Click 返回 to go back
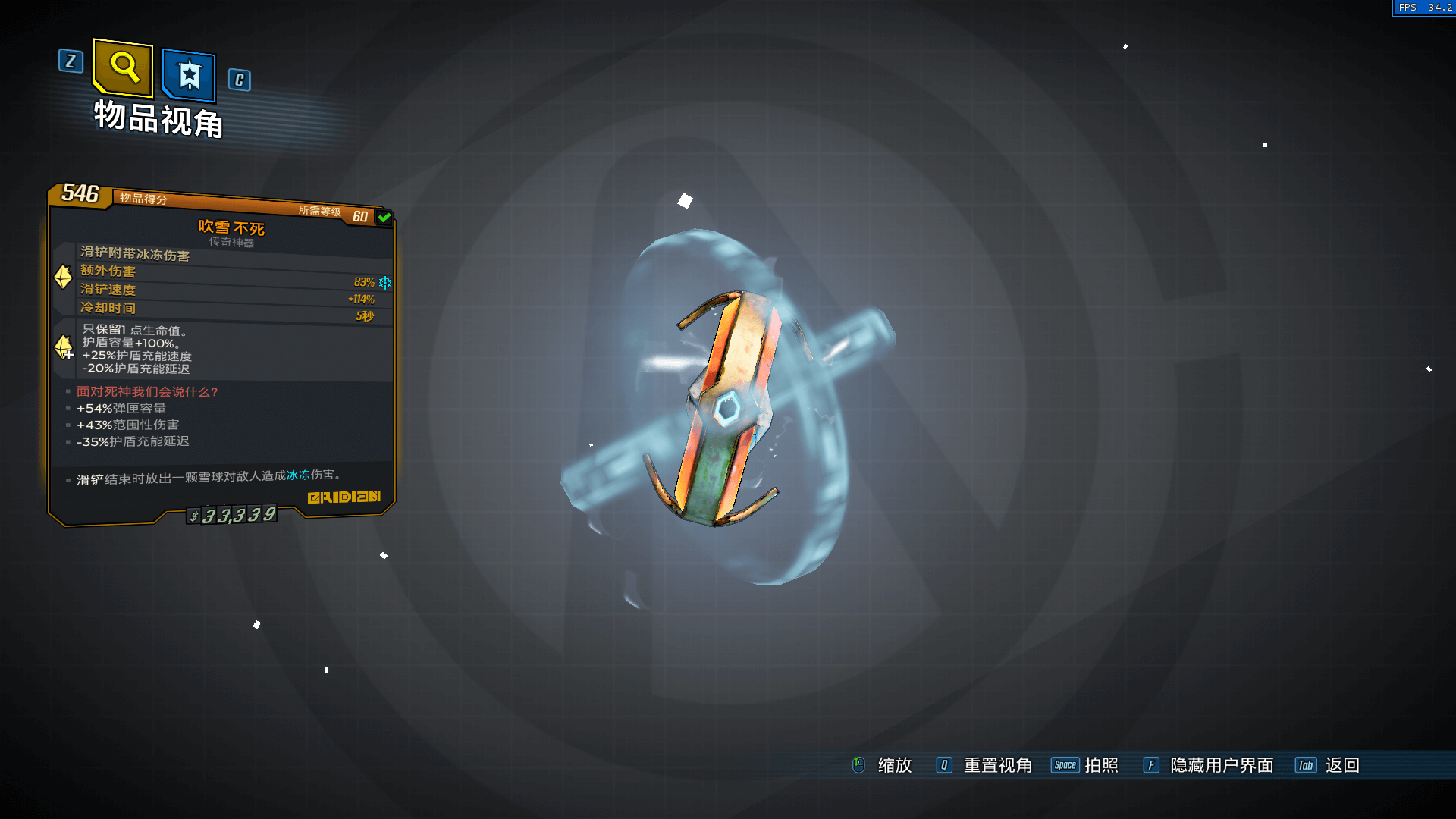Image resolution: width=1456 pixels, height=819 pixels. tap(1341, 765)
